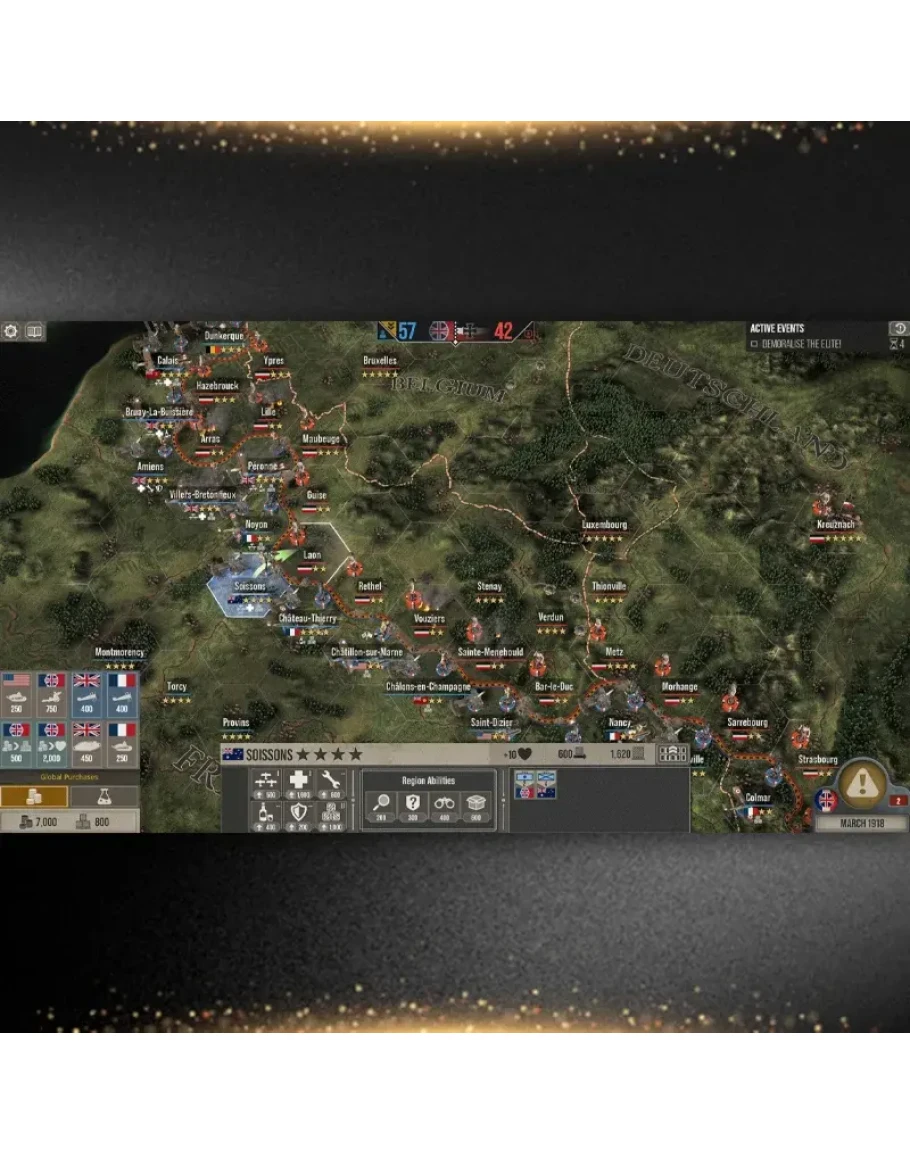Upgrade the bottle supplies for 400
Image resolution: width=910 pixels, height=1155 pixels.
267,816
